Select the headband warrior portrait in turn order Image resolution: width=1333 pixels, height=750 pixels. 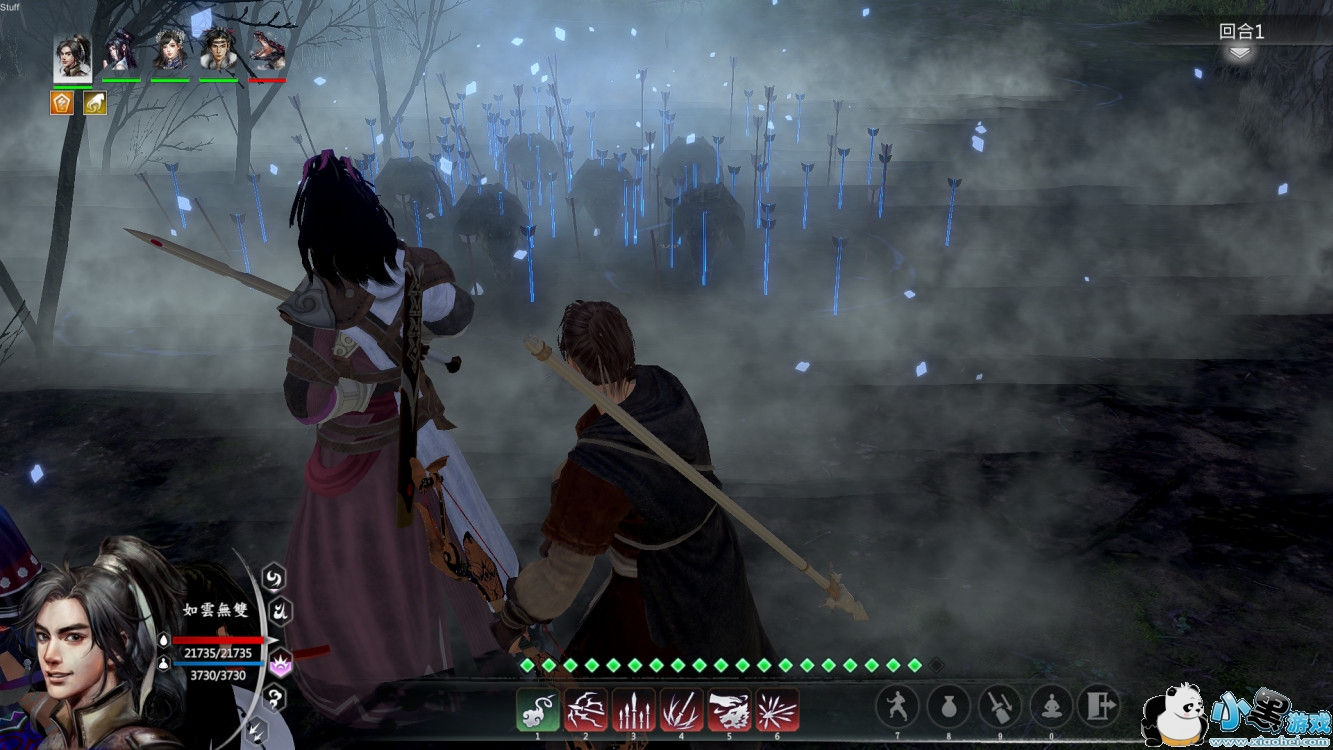(218, 50)
